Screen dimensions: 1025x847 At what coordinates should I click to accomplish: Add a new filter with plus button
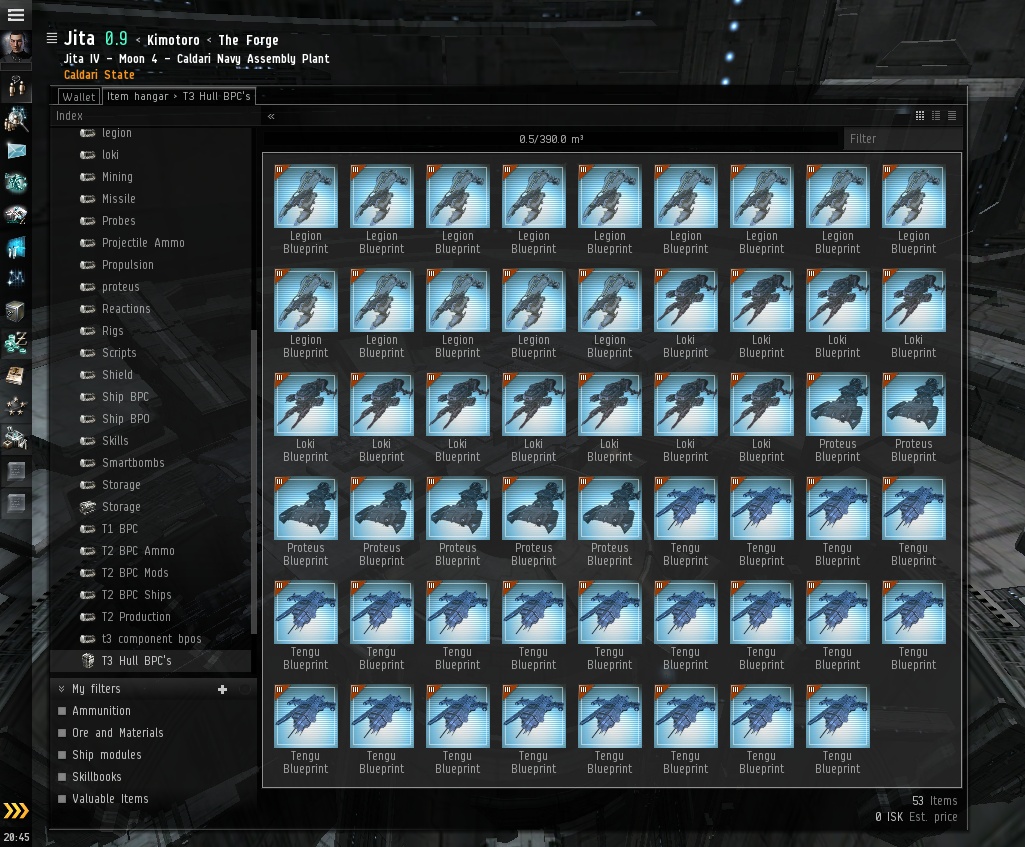pos(222,689)
